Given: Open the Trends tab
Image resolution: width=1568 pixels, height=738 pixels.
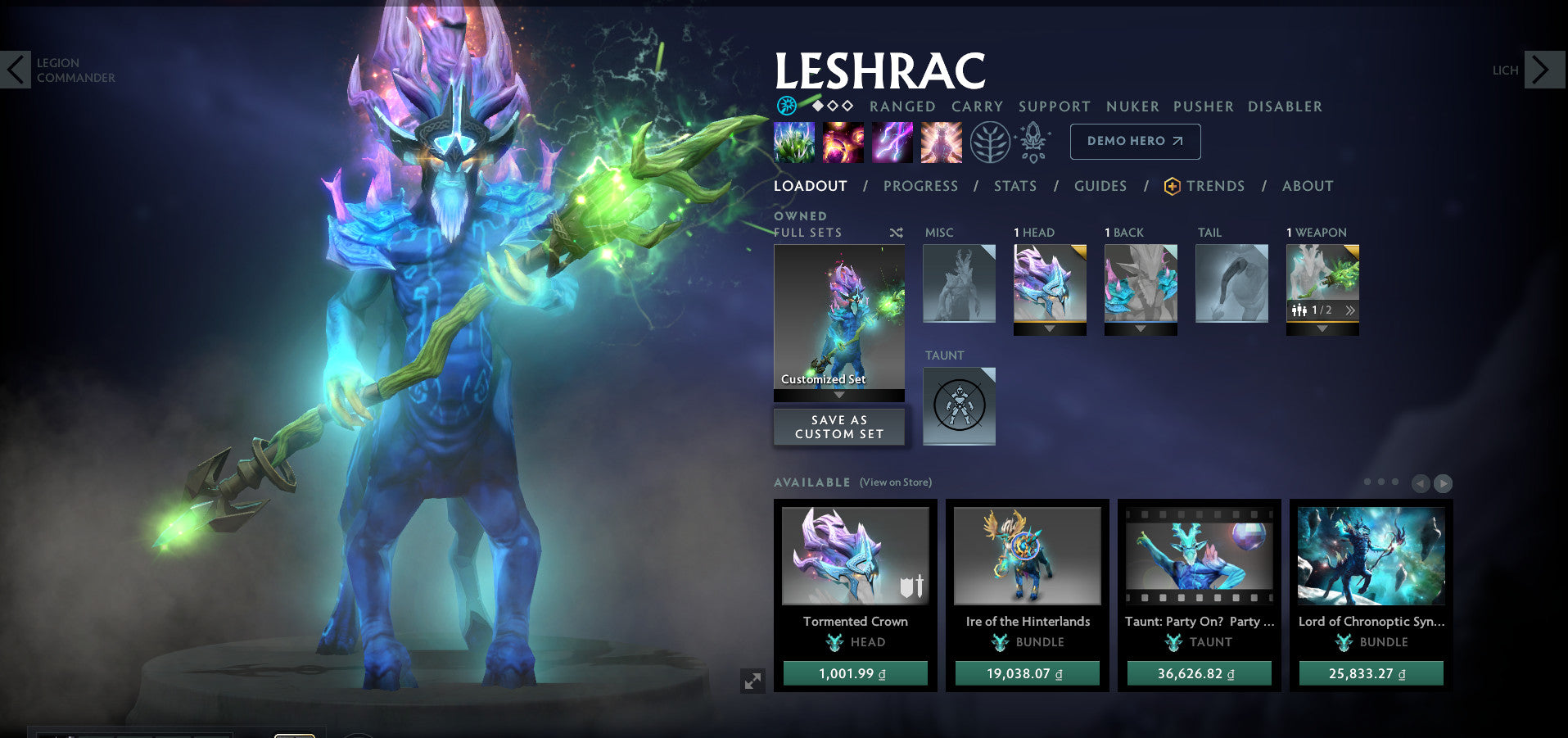Looking at the screenshot, I should 1216,186.
